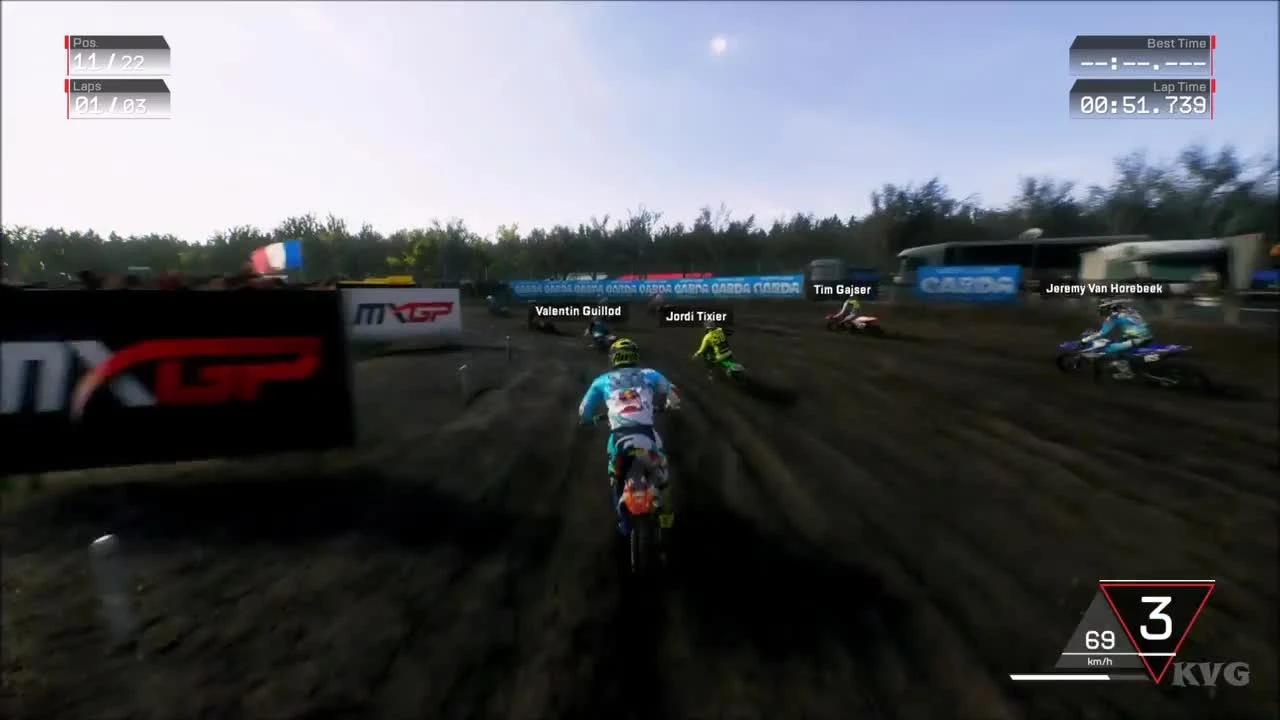Select rider name tag Jordi Tixier
Screen dimensions: 1280x720
point(695,316)
